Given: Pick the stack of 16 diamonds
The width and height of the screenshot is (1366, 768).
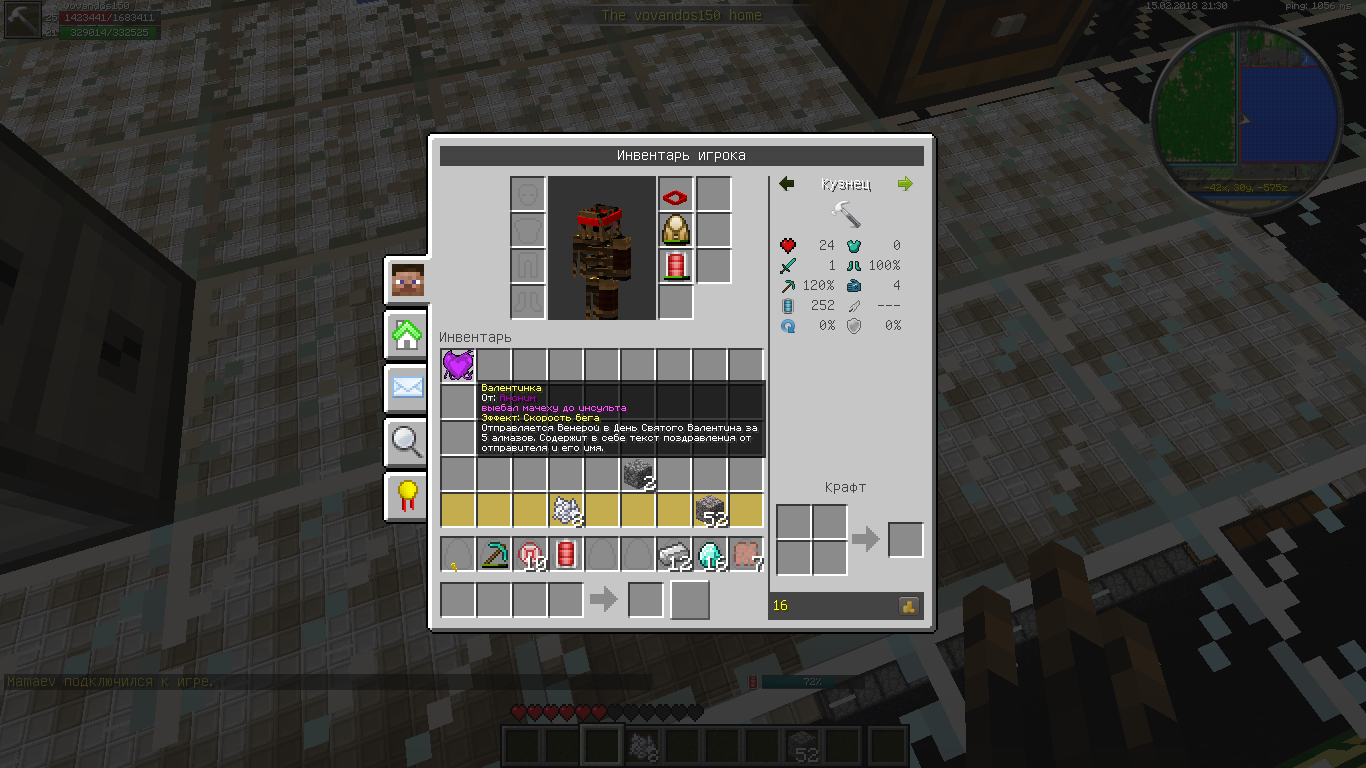Looking at the screenshot, I should pos(710,554).
